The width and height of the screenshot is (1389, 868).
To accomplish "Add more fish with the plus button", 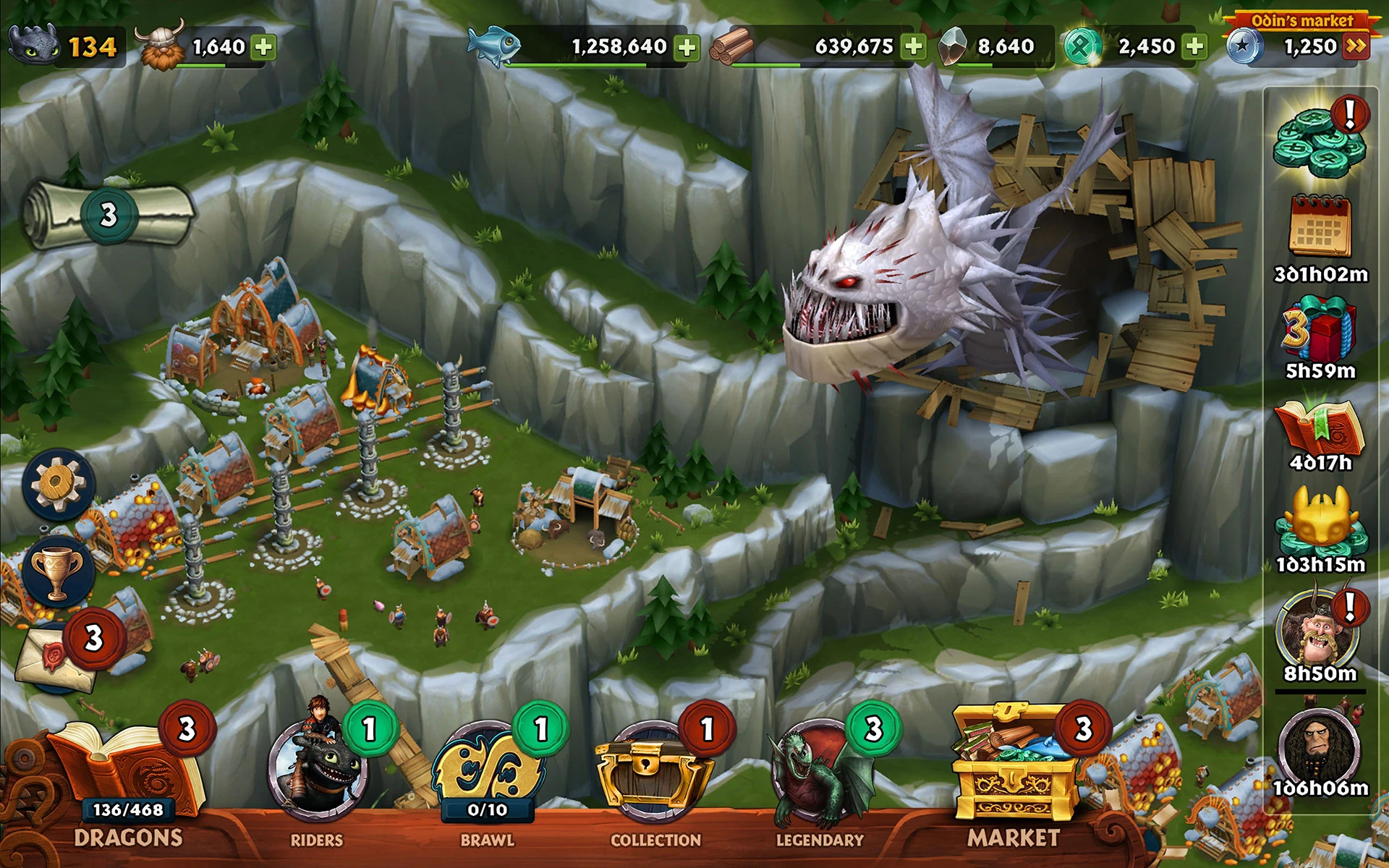I will 687,48.
